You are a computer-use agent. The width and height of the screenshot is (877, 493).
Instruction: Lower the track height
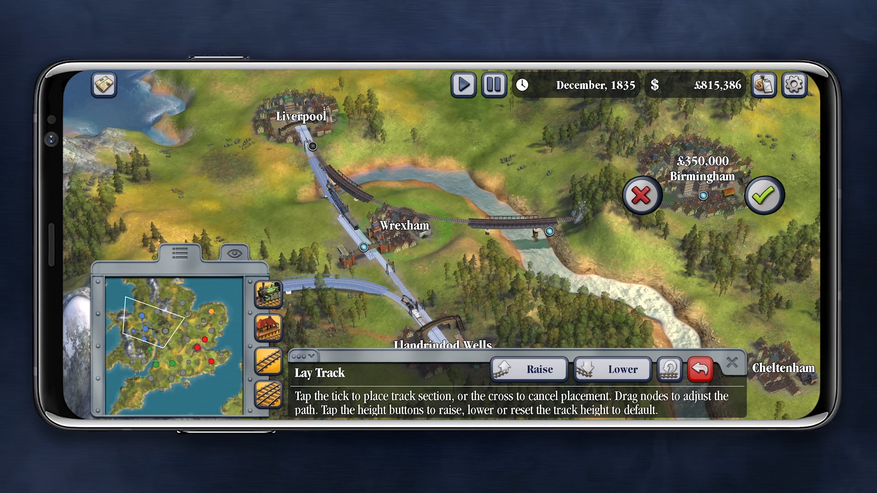(612, 369)
